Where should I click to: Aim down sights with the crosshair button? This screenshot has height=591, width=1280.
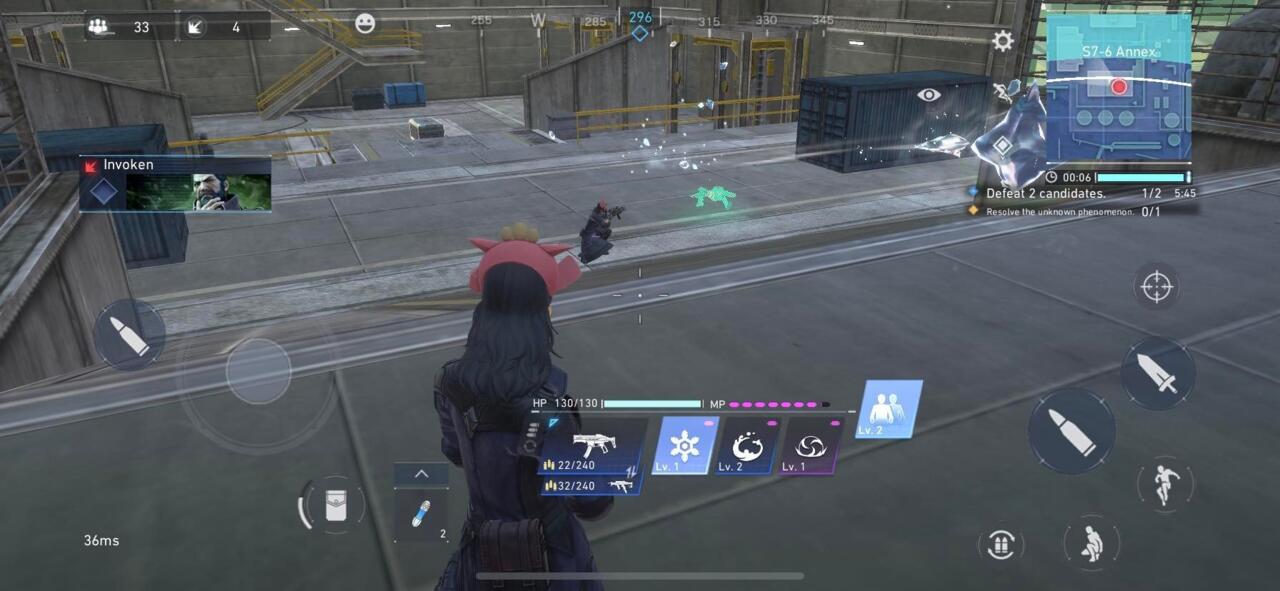point(1156,287)
